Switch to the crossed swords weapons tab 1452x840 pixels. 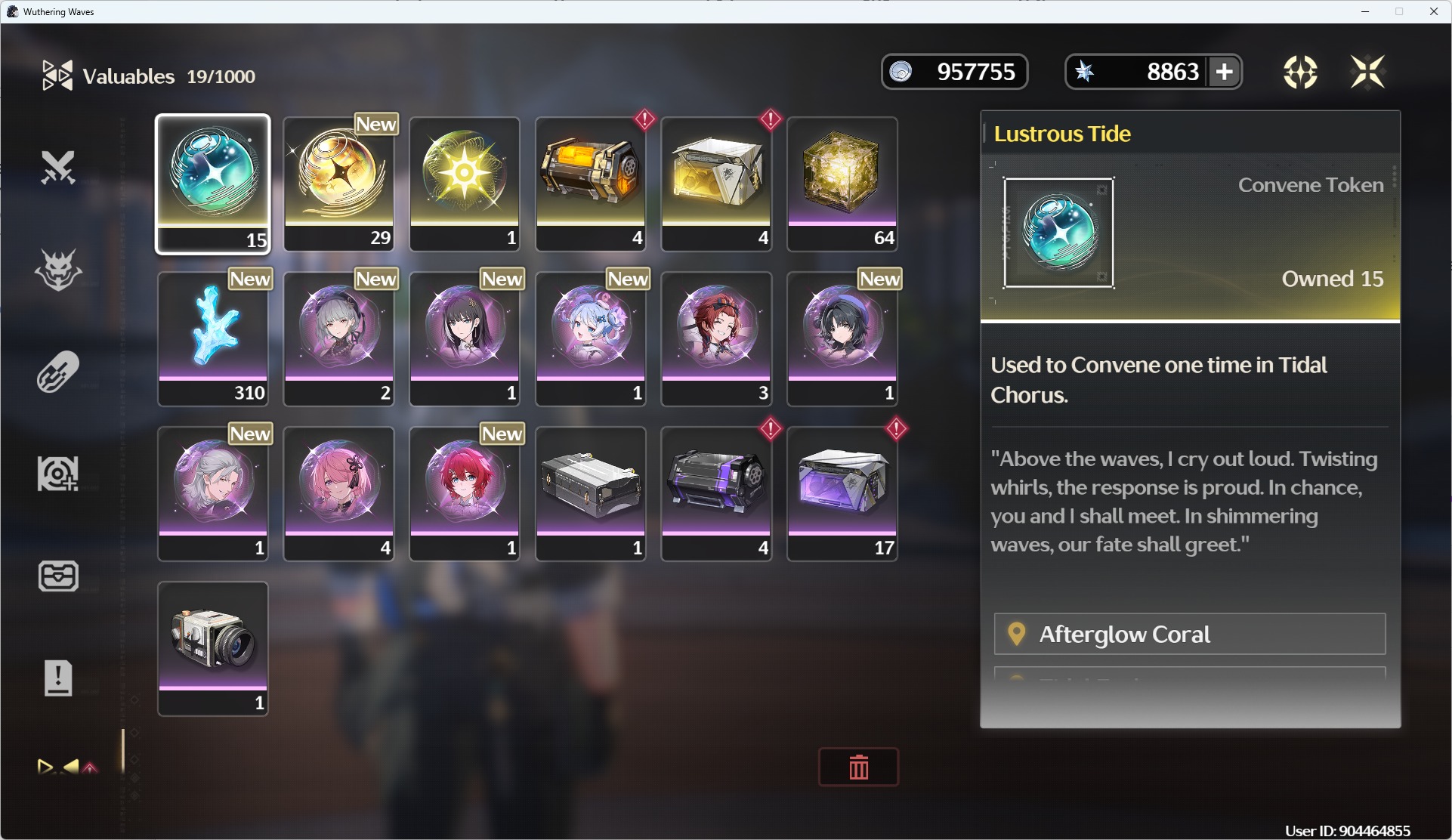(58, 168)
